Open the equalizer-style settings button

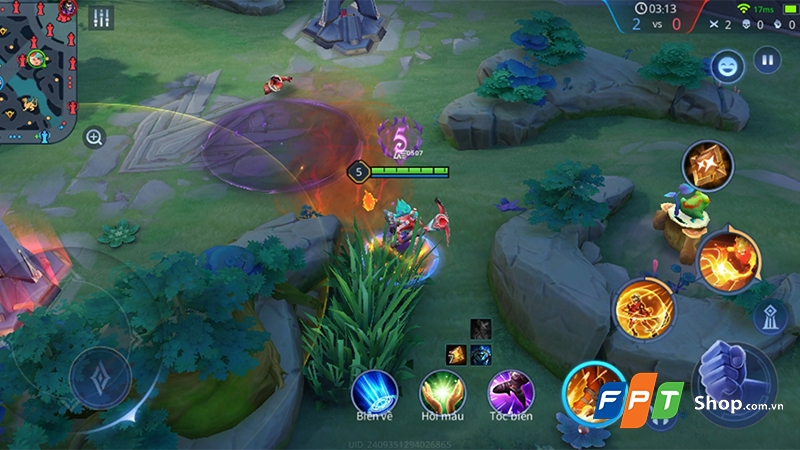click(101, 18)
